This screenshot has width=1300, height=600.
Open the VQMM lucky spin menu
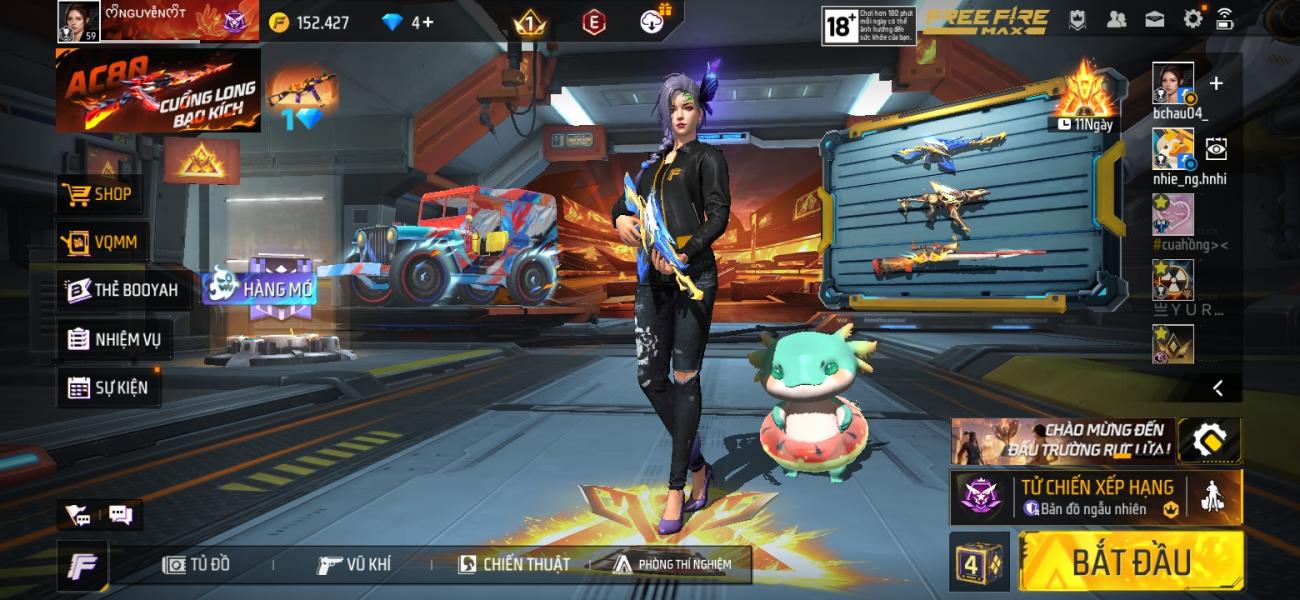[x=101, y=241]
